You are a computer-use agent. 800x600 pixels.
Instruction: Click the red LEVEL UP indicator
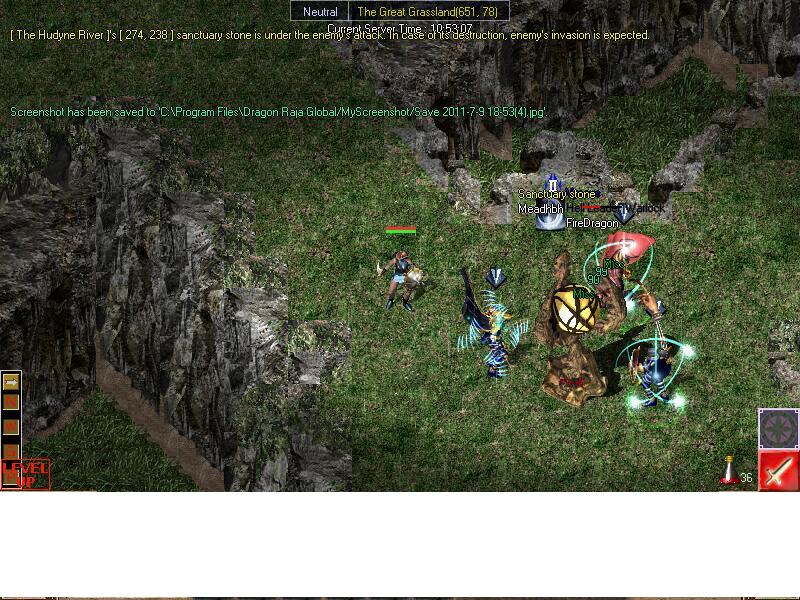(x=25, y=473)
